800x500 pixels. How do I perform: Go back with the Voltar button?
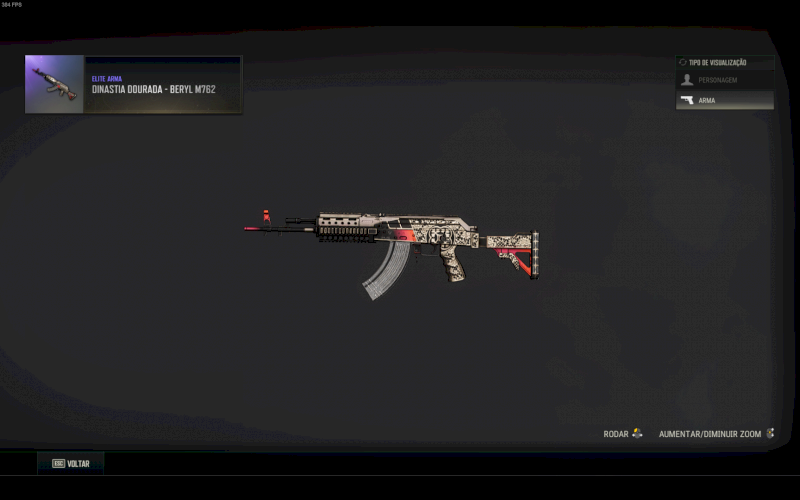click(71, 464)
